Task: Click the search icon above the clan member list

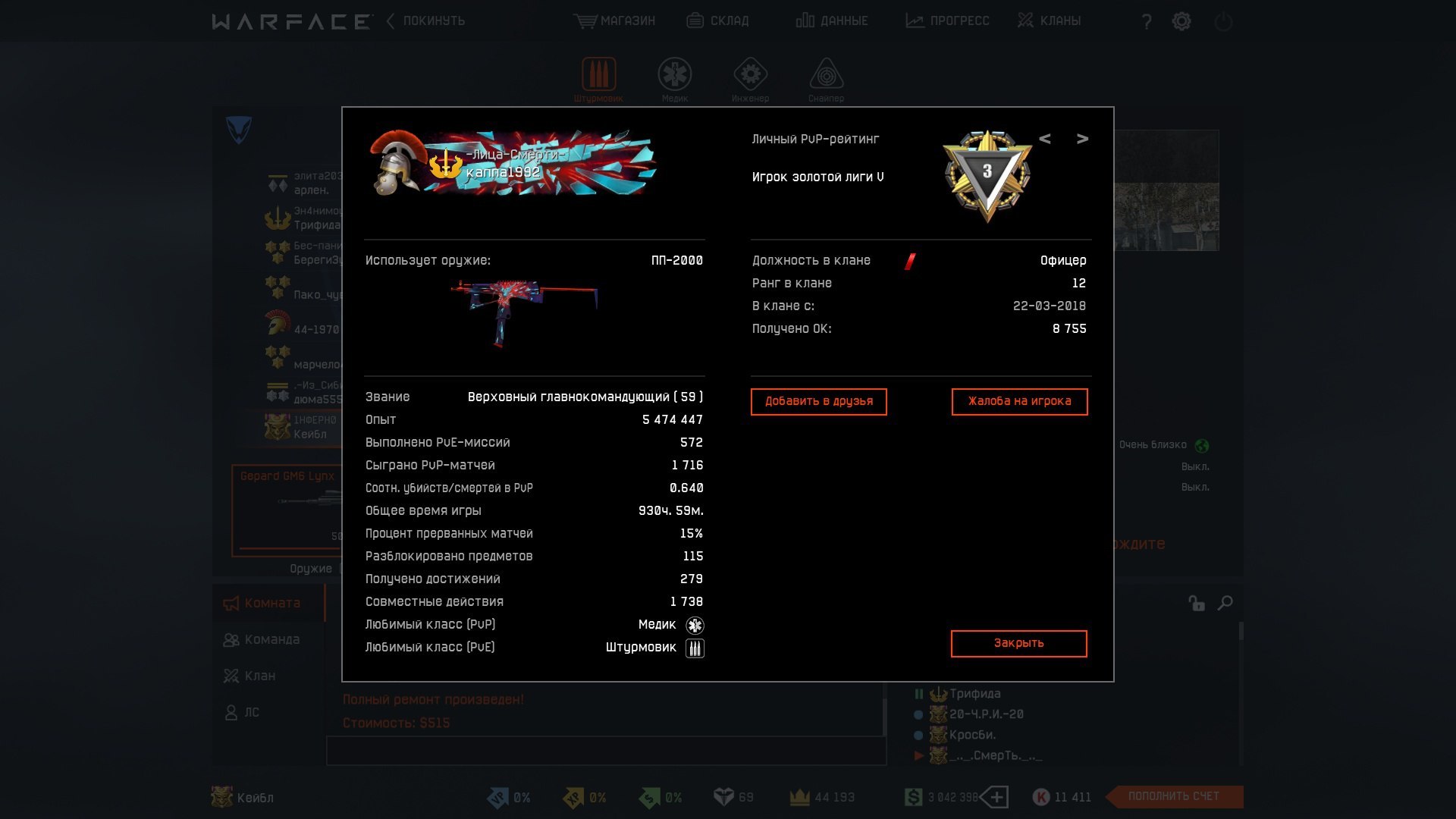Action: coord(1225,603)
